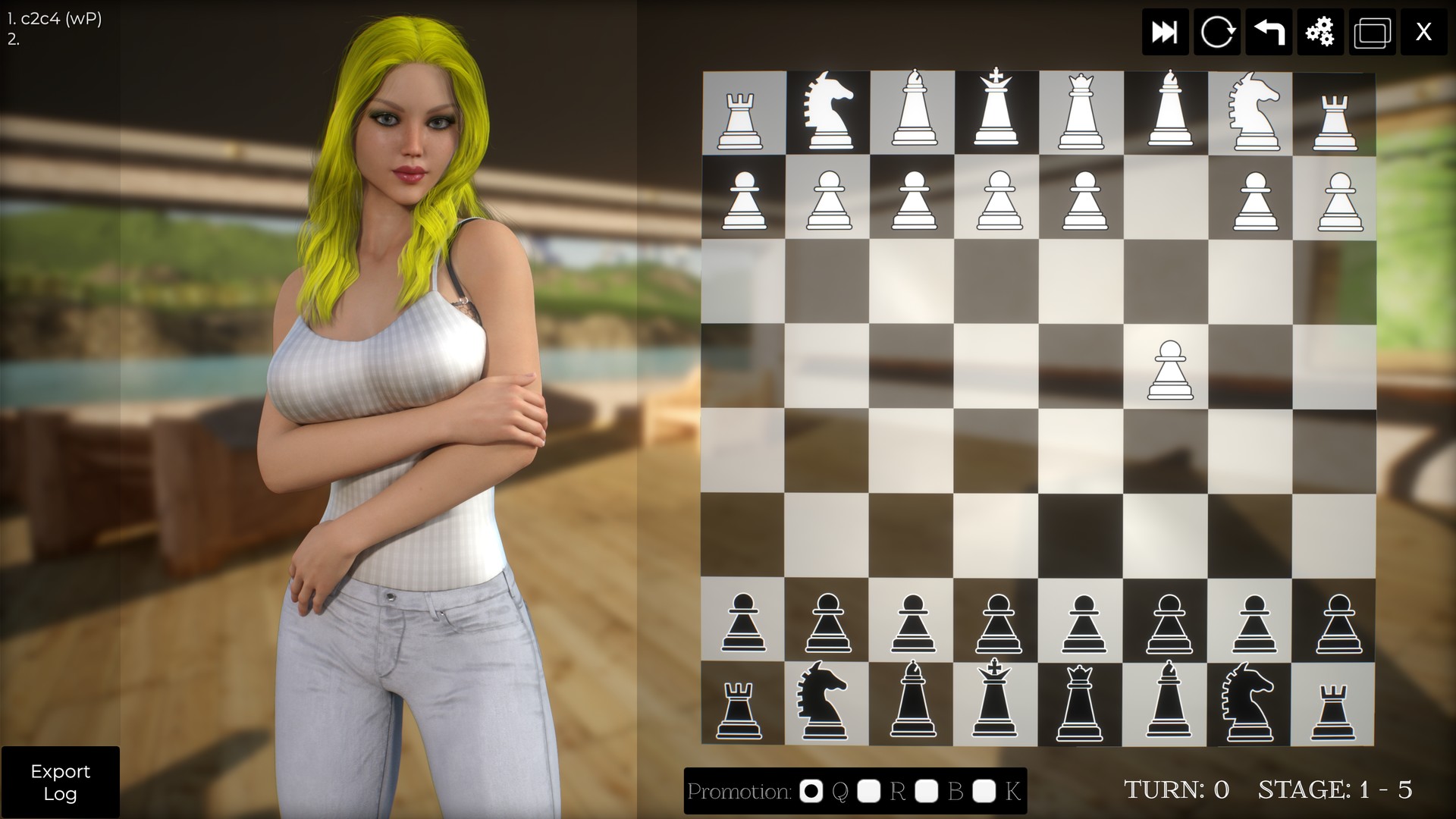Select the black king piece

(996, 709)
